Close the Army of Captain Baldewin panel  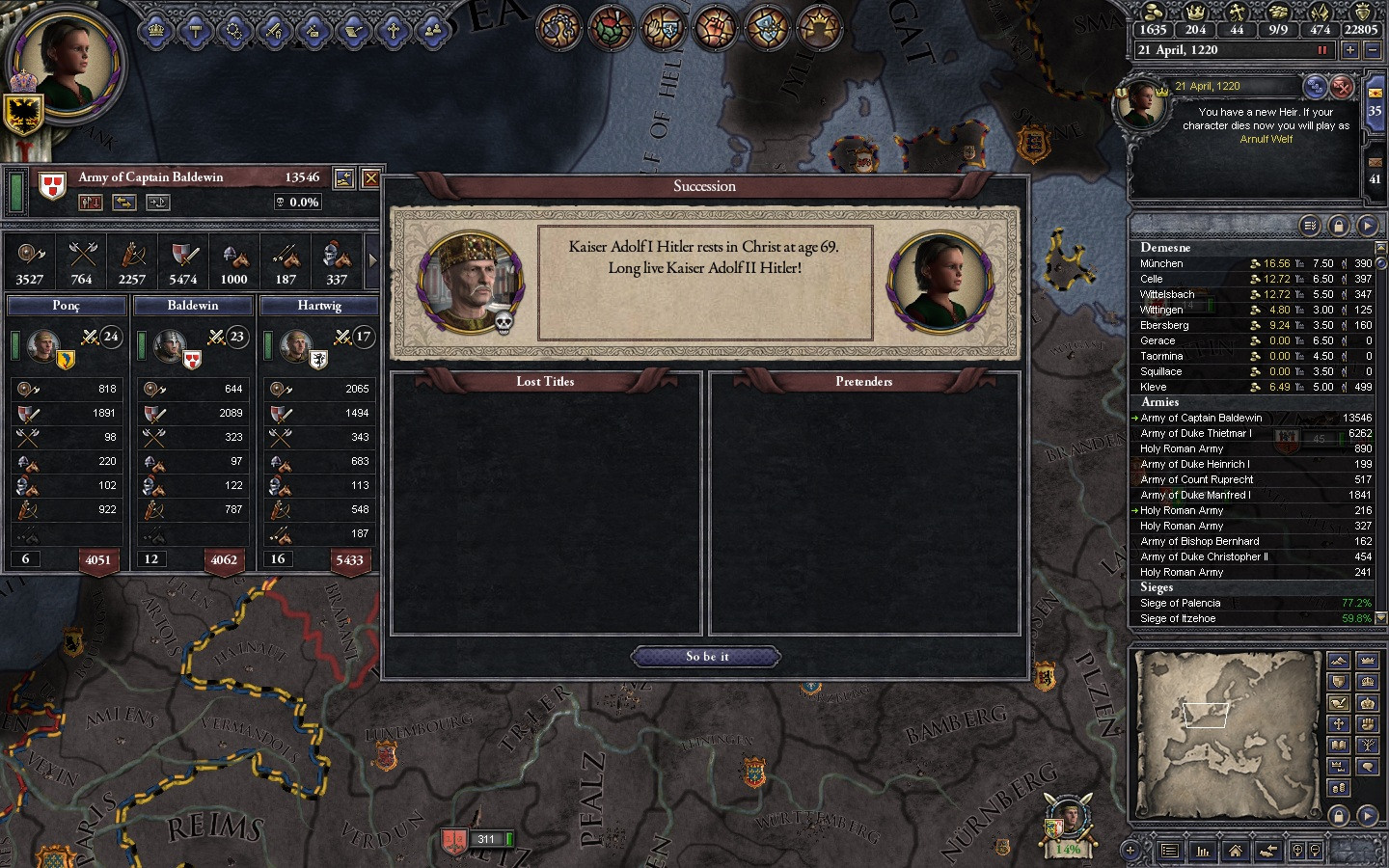[370, 178]
